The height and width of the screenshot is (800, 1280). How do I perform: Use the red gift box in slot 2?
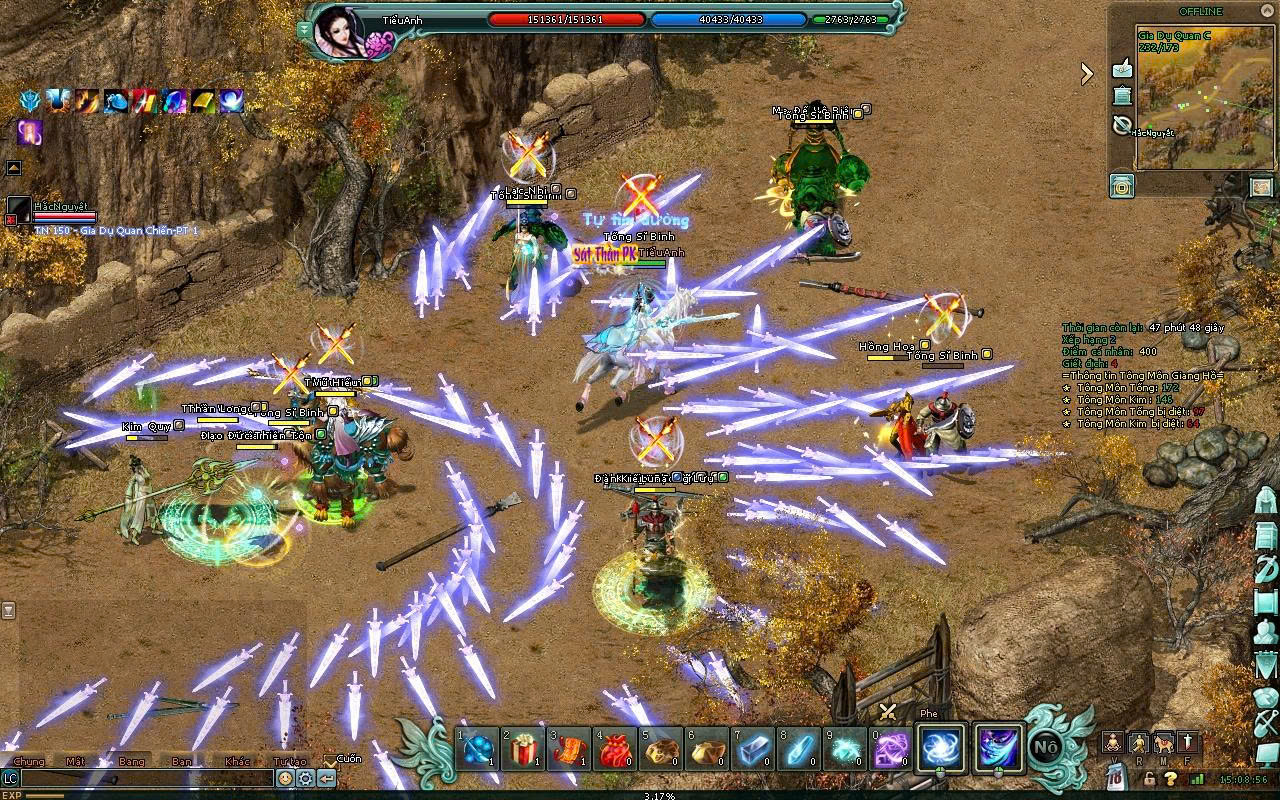pos(523,750)
